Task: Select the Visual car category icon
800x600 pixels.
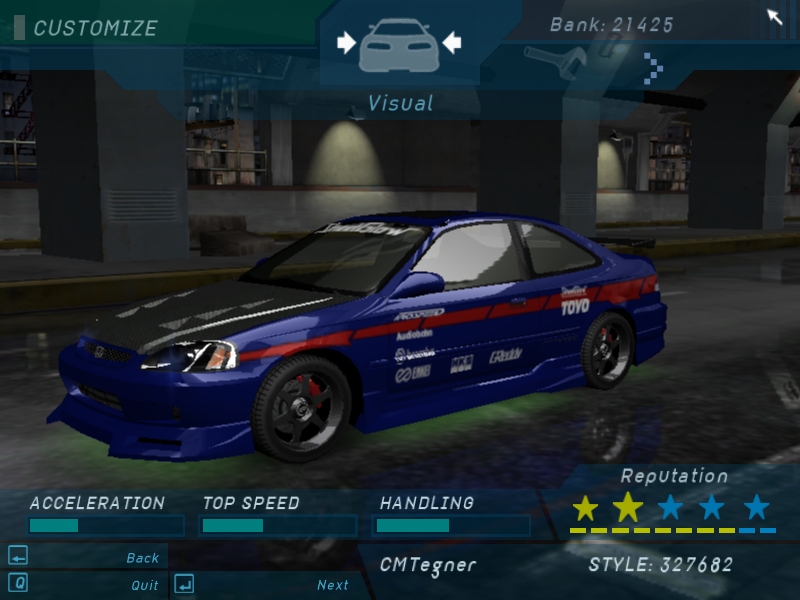Action: point(398,43)
